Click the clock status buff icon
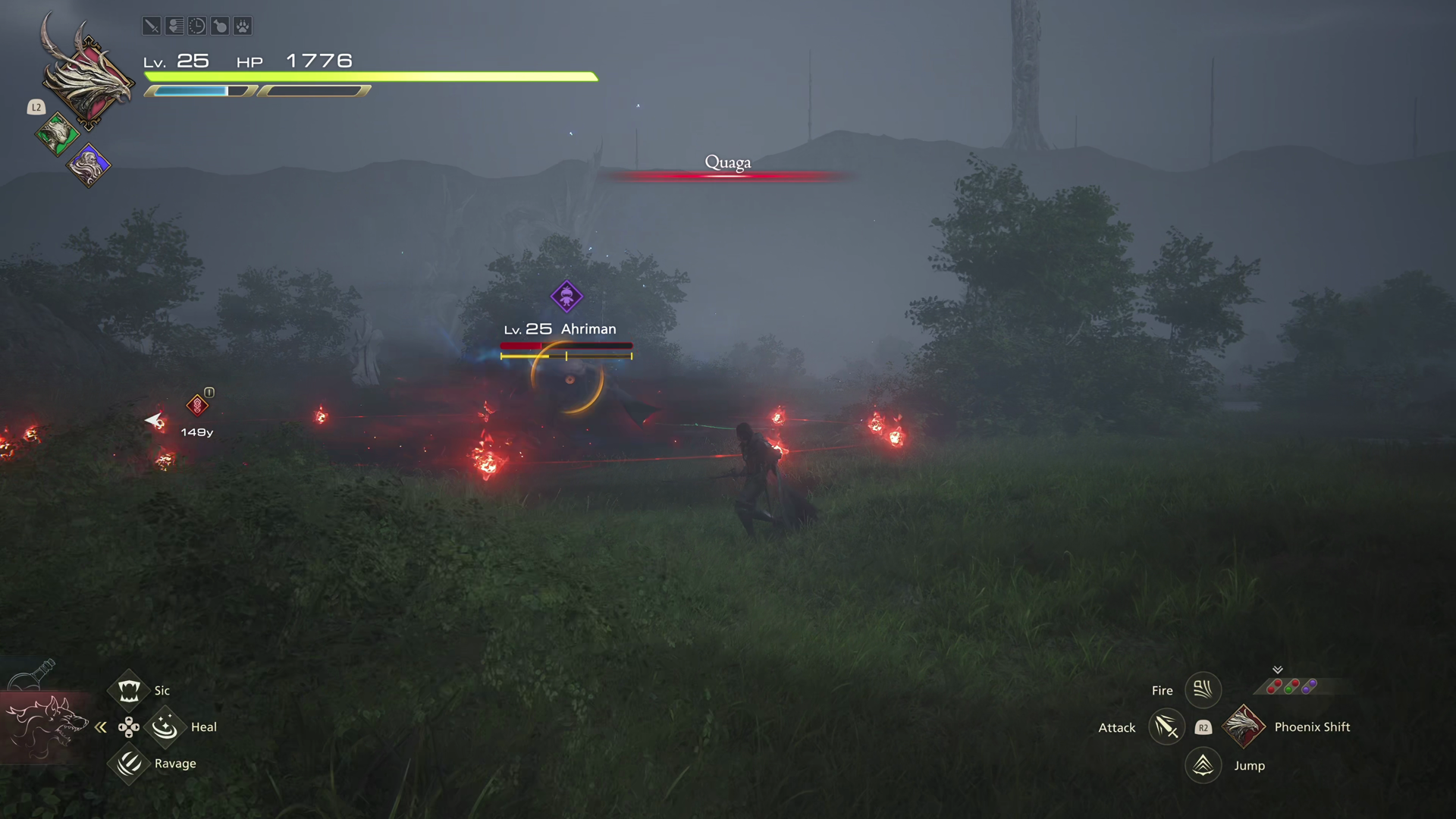1456x819 pixels. click(197, 27)
